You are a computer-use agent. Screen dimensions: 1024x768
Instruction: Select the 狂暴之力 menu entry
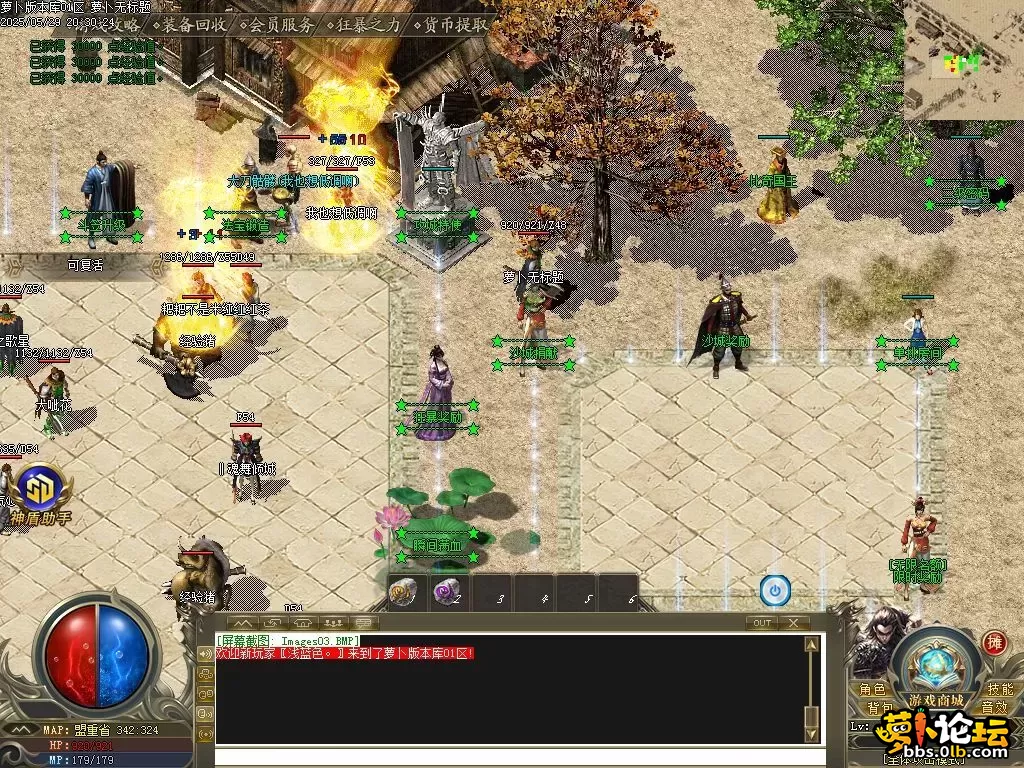point(369,25)
